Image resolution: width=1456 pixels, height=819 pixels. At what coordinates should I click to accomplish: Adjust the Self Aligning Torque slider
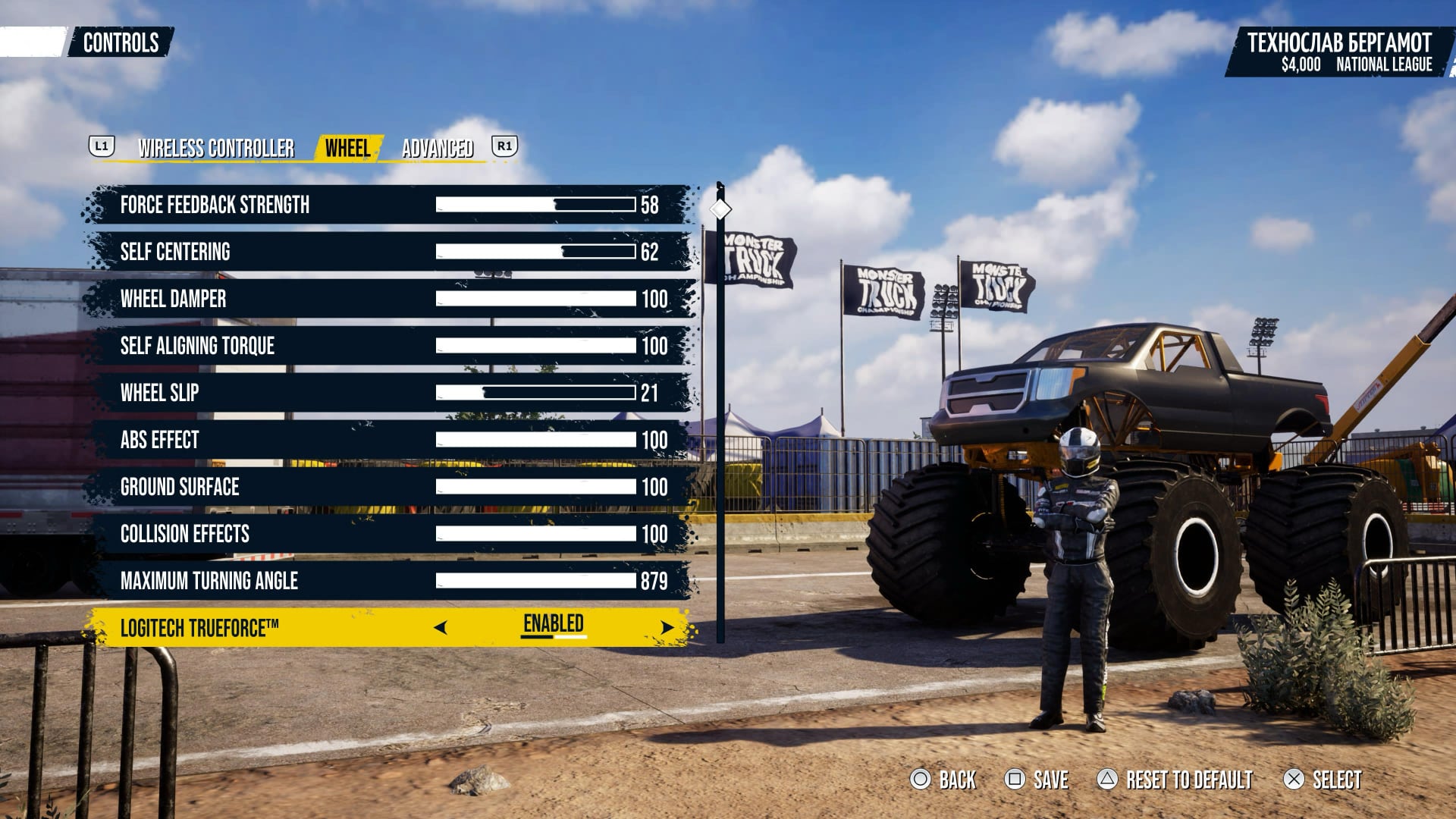click(535, 346)
